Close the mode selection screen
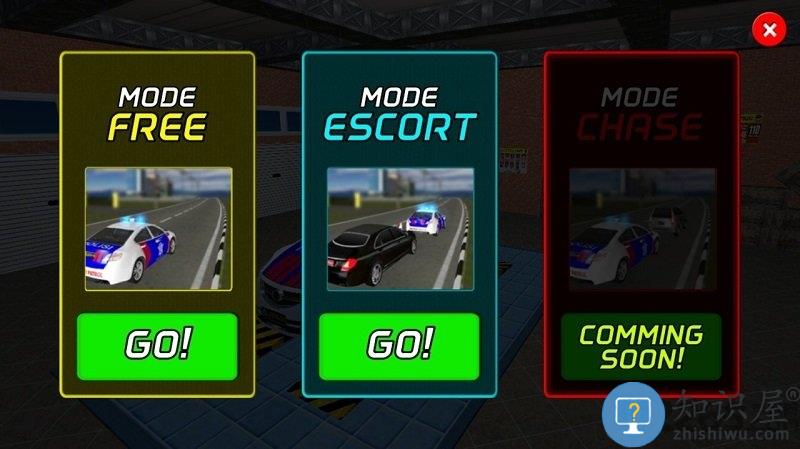This screenshot has width=800, height=449. (x=769, y=30)
